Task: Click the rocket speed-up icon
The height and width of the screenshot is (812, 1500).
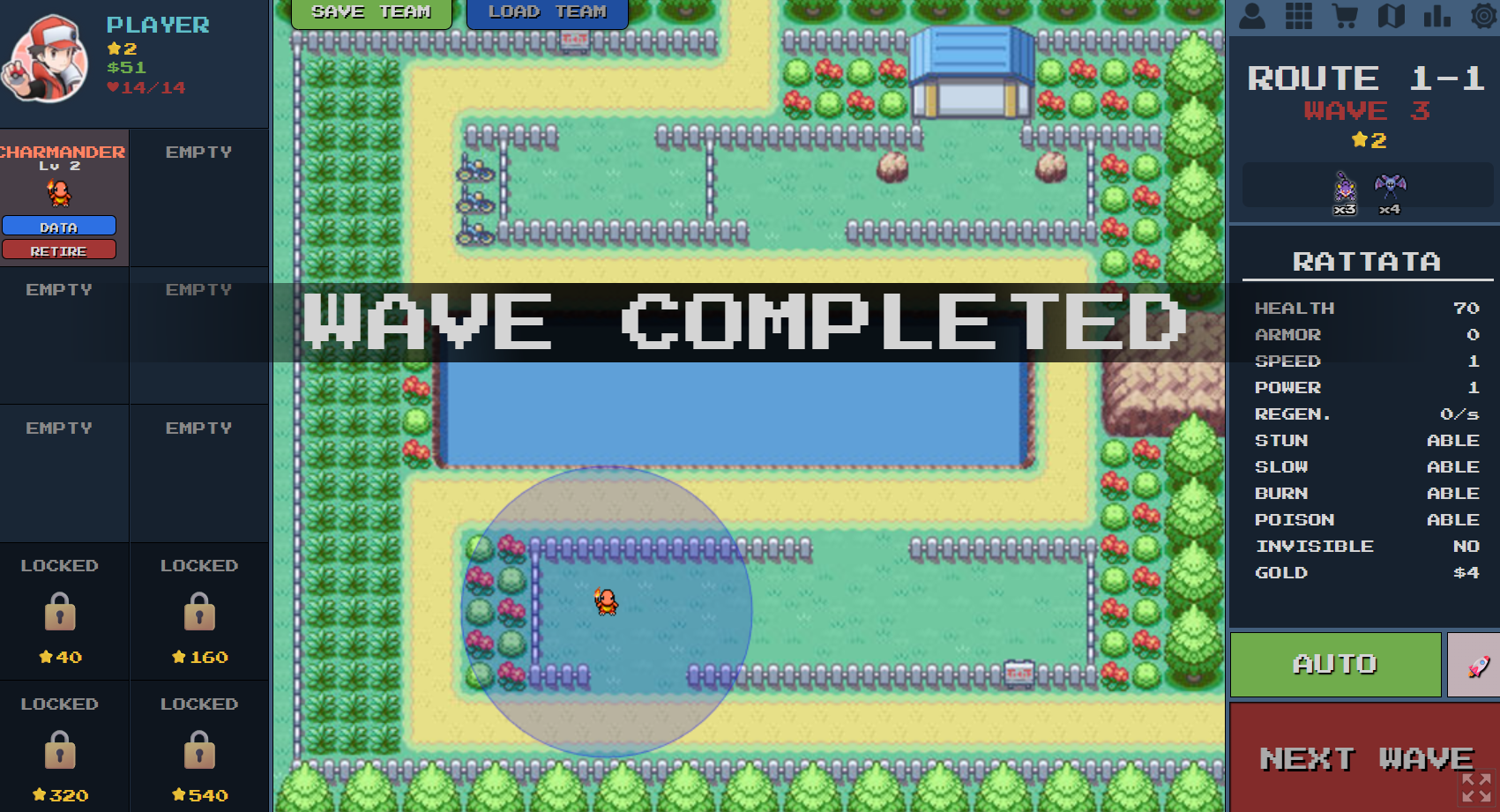Action: pos(1474,665)
